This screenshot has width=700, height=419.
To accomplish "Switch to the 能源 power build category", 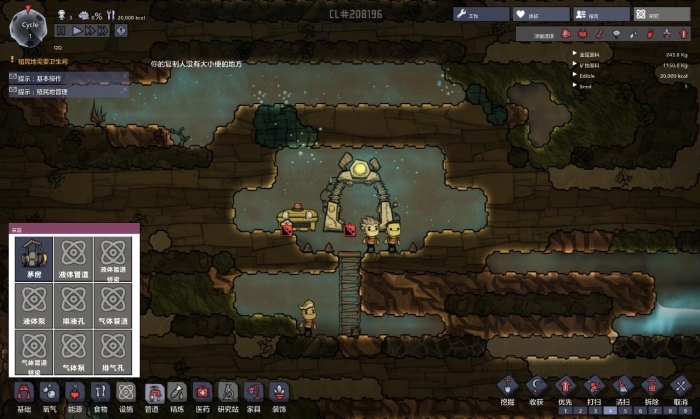I will 75,395.
